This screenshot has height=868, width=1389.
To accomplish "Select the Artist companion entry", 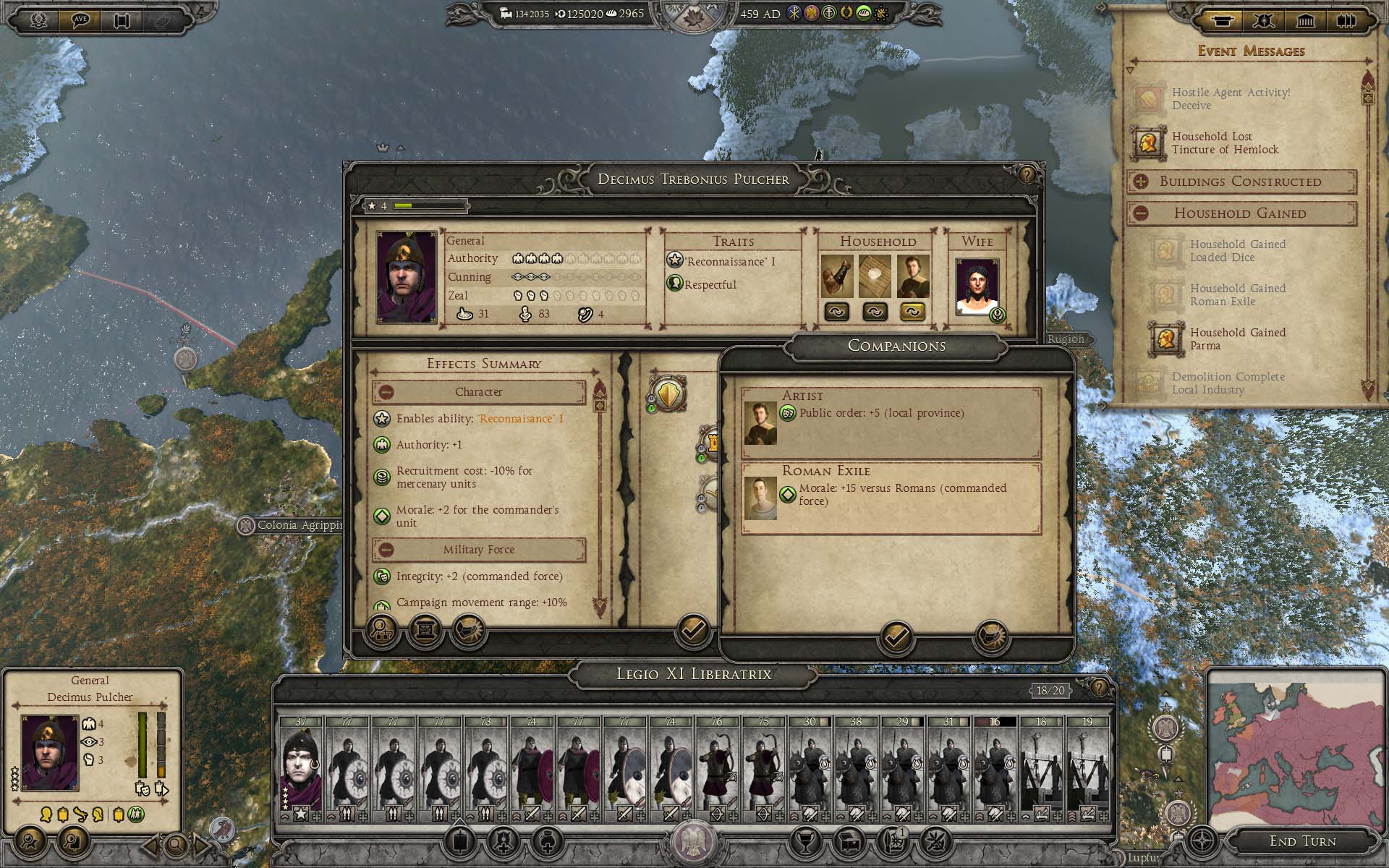I will click(x=891, y=422).
